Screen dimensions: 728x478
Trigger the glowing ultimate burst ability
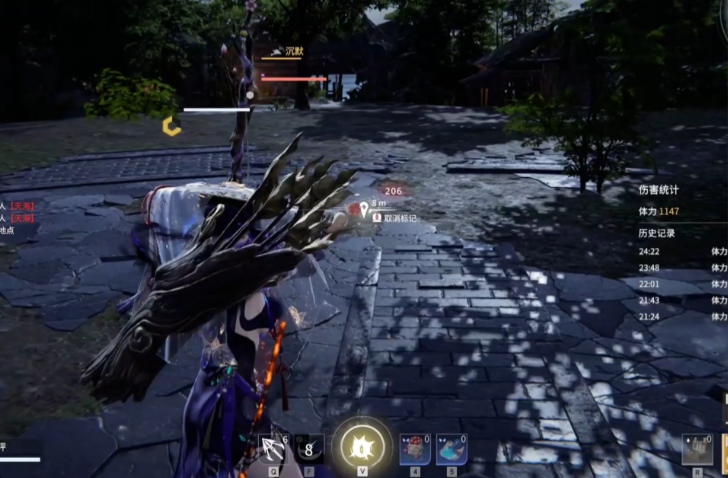[362, 444]
